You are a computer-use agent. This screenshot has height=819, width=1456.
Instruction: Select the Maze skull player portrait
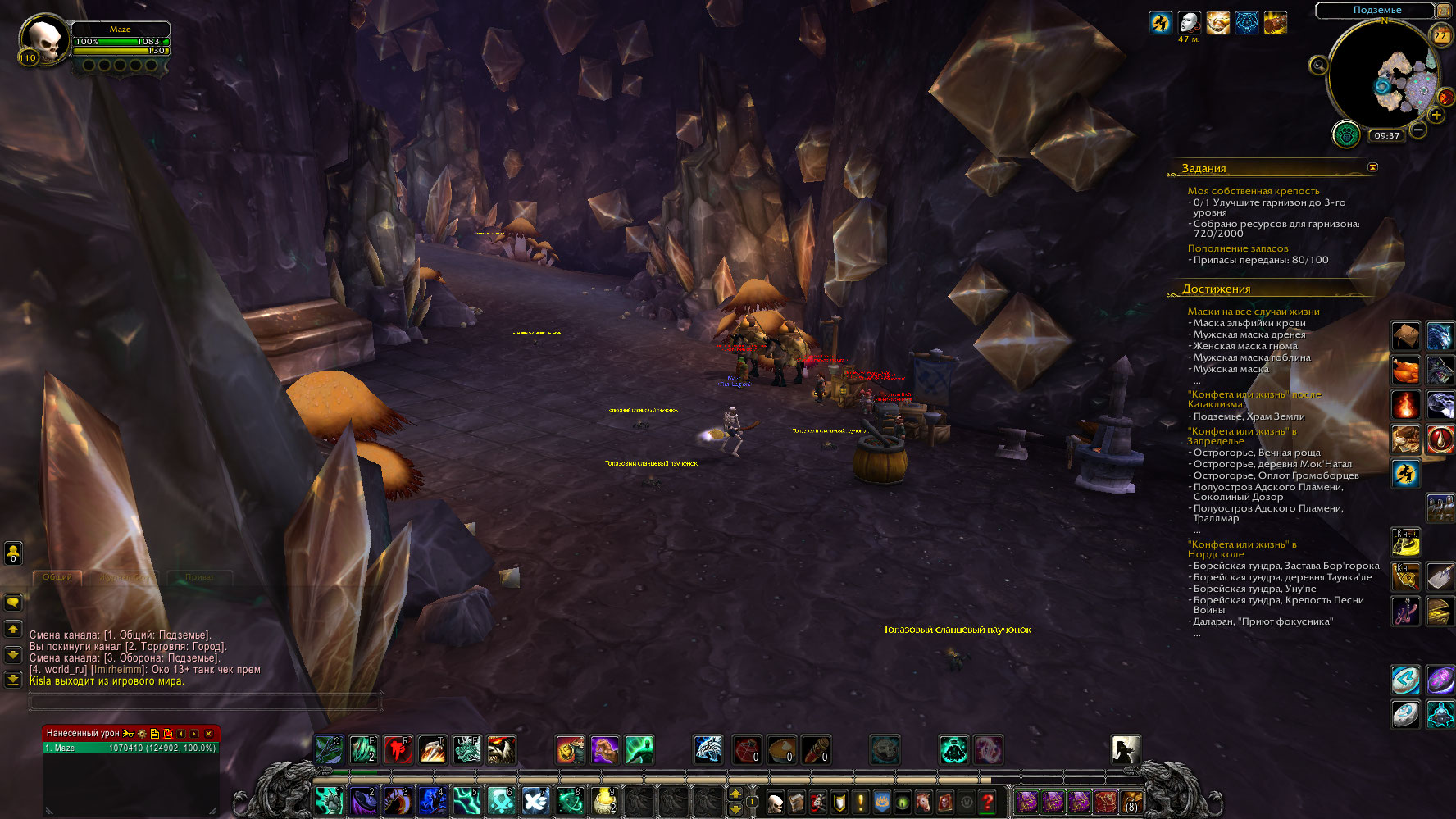[x=43, y=39]
